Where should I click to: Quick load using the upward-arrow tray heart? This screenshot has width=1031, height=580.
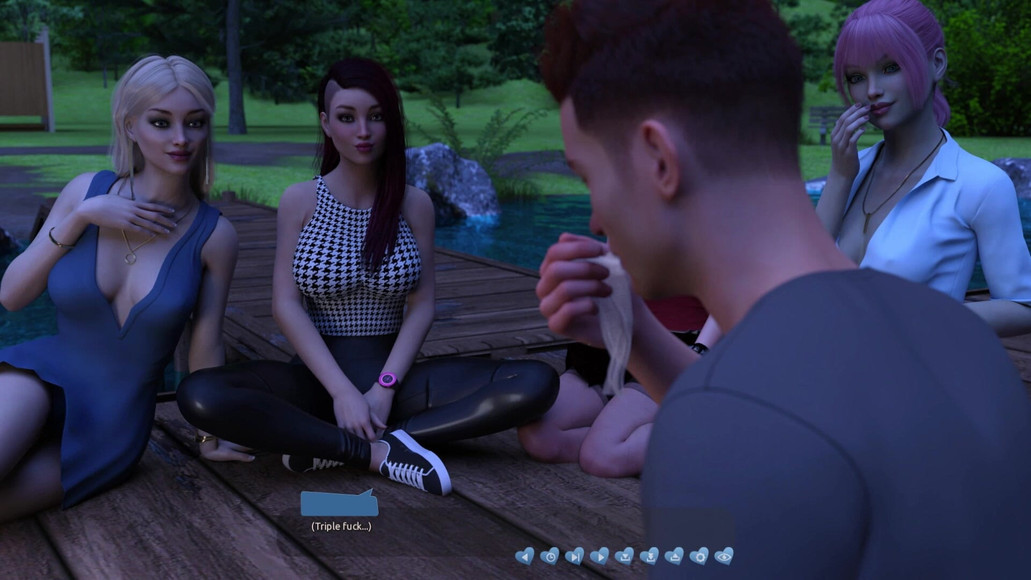pyautogui.click(x=674, y=556)
